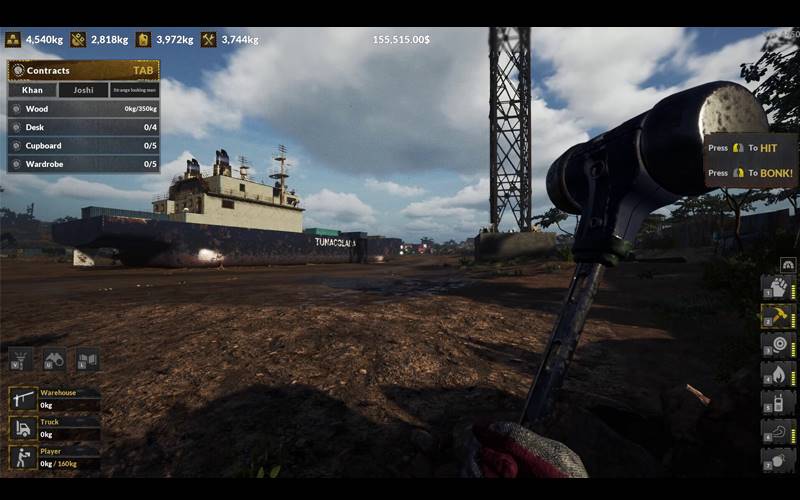This screenshot has width=800, height=500.
Task: Open the binoculars view icon
Action: pos(54,359)
